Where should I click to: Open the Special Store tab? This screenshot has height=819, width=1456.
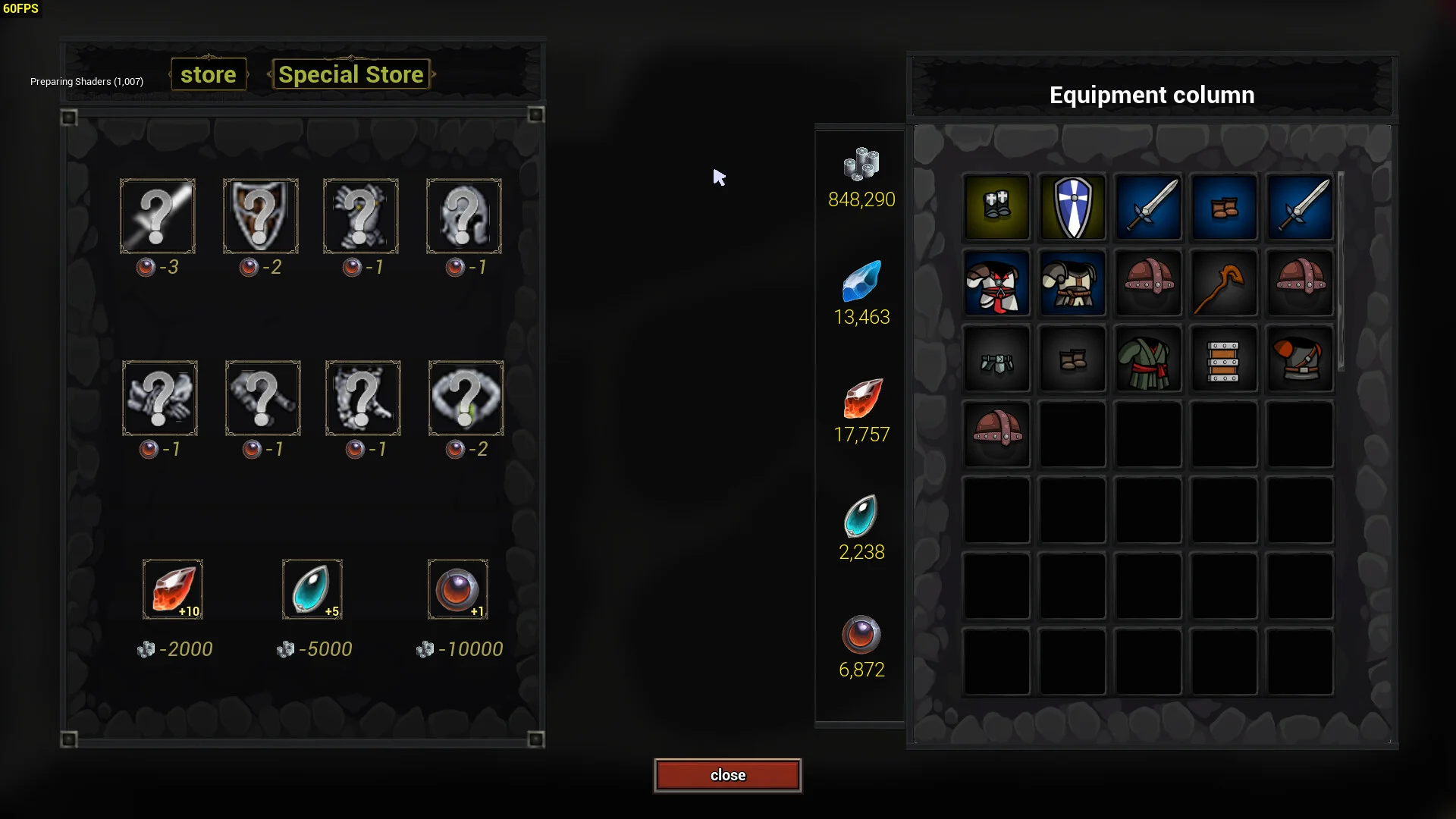point(350,74)
